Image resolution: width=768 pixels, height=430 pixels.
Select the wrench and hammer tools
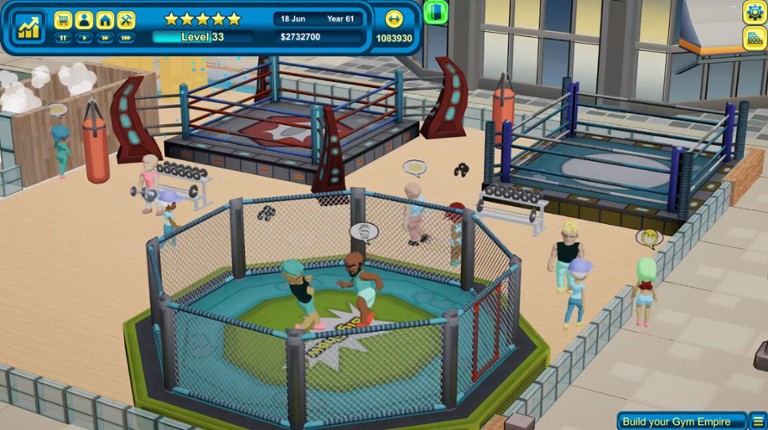coord(126,19)
